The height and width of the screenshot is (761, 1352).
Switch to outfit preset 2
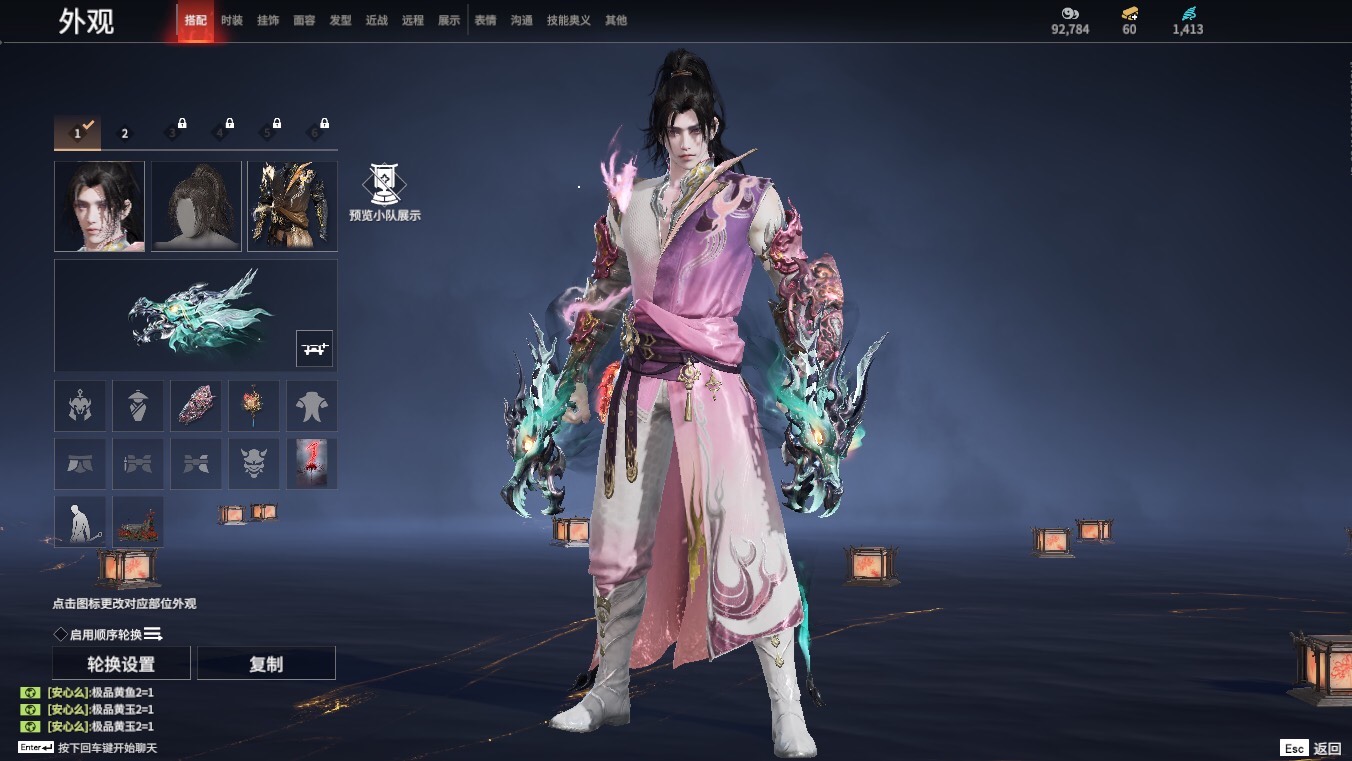pyautogui.click(x=125, y=133)
